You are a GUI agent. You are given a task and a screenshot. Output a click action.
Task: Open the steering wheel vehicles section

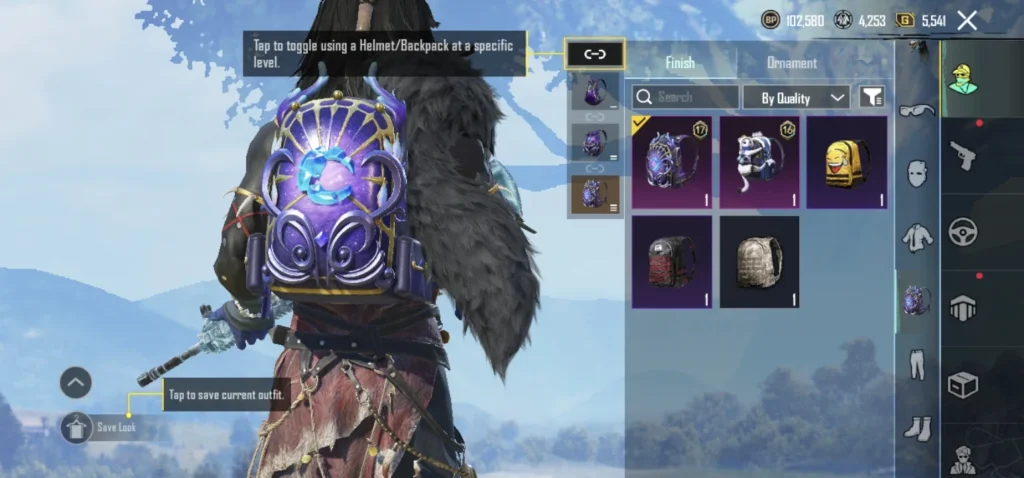pos(962,232)
